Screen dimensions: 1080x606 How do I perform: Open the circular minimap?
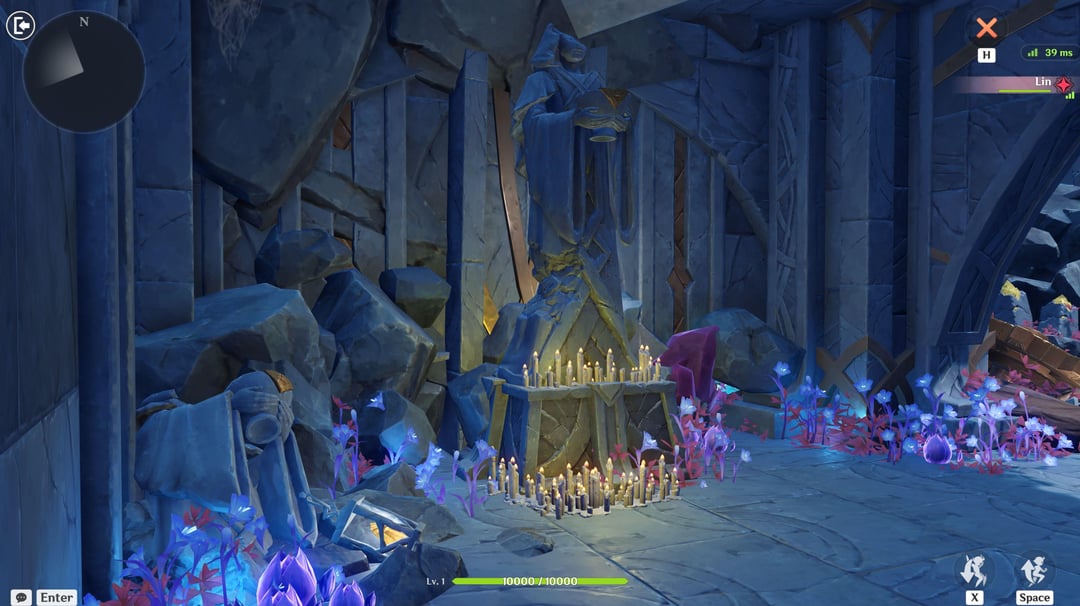point(84,71)
